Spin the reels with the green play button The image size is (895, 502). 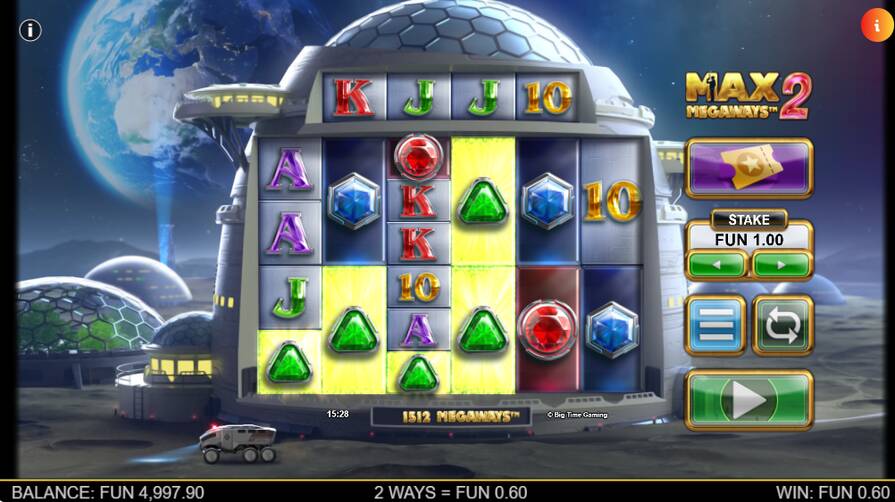(x=748, y=400)
